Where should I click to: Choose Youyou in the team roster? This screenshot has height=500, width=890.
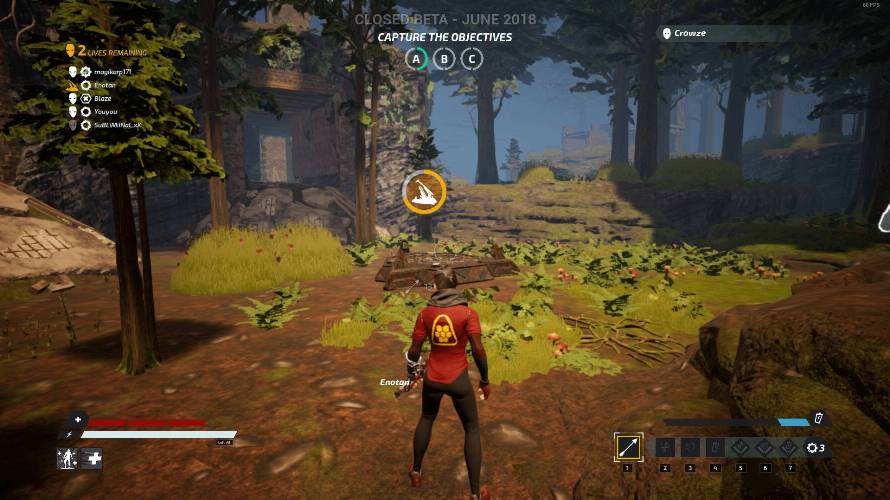pyautogui.click(x=106, y=111)
